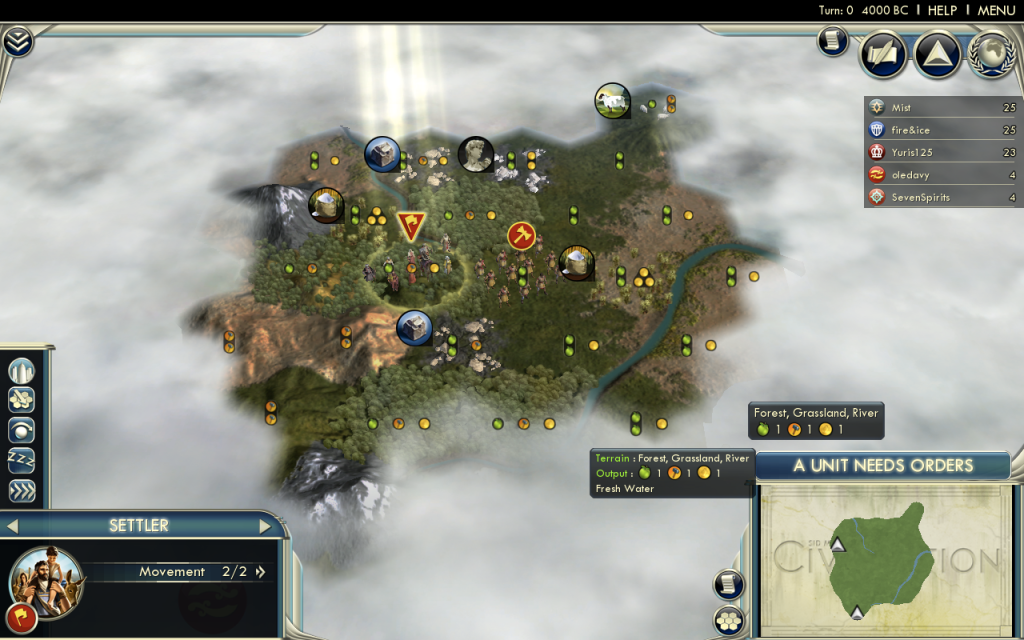Click the 'A Unit Needs Orders' banner
Screen dimensions: 1024x640
[883, 465]
